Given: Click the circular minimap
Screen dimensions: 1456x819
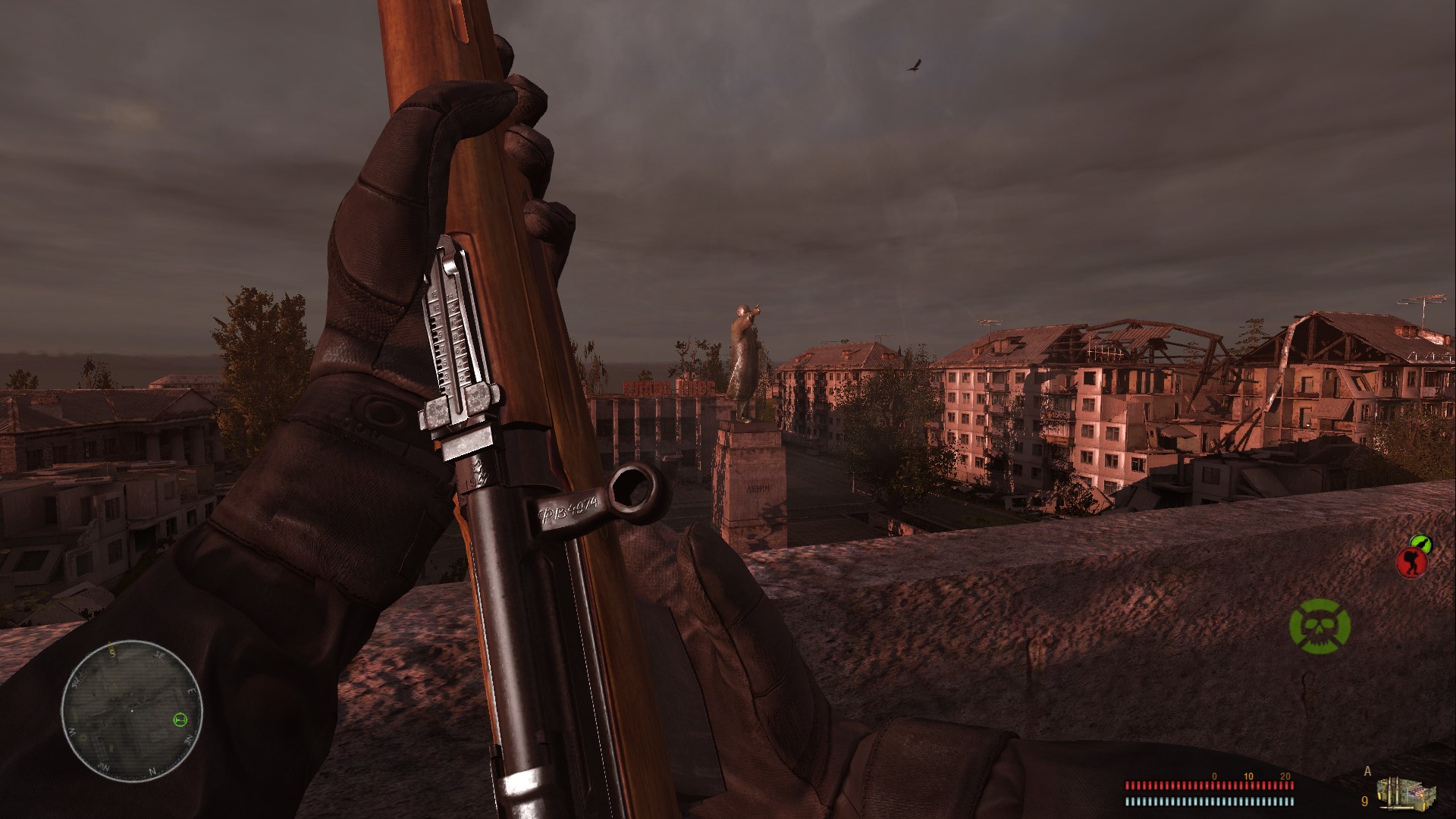Looking at the screenshot, I should pyautogui.click(x=133, y=705).
